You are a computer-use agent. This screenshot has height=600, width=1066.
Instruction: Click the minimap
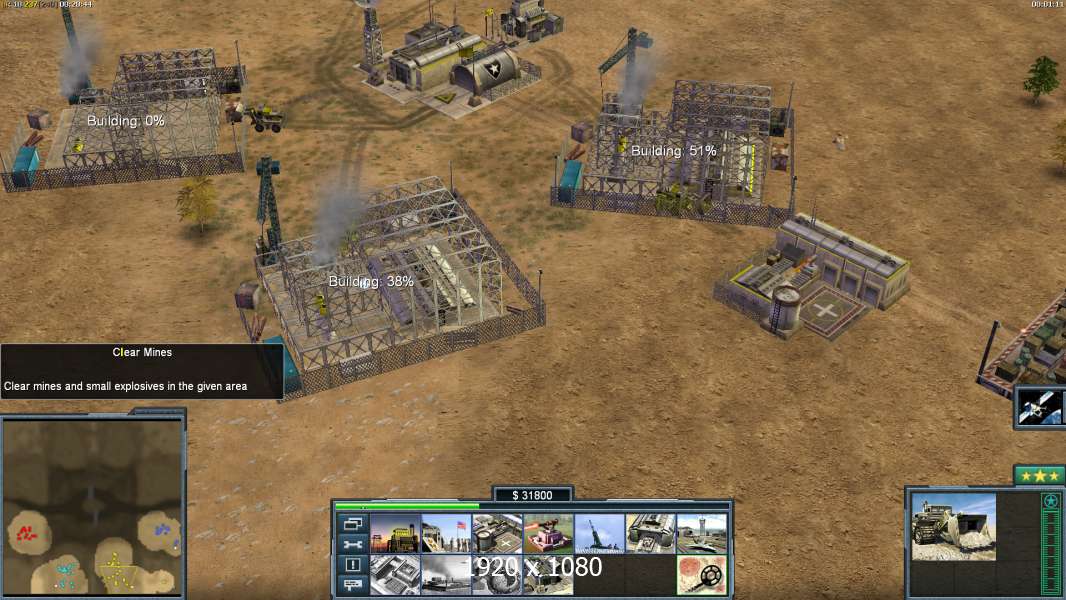tap(93, 506)
